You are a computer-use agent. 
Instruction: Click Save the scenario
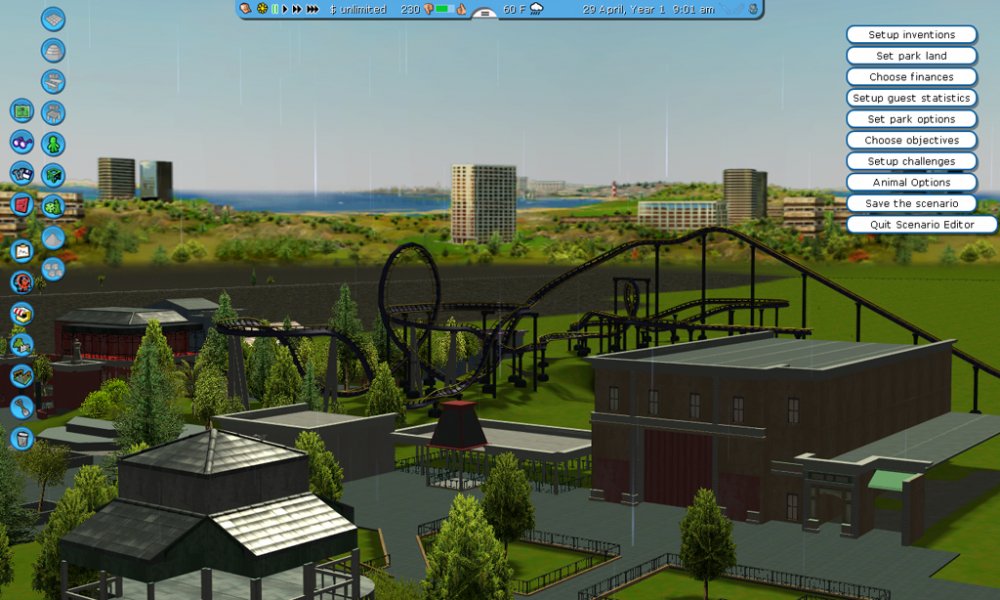(x=911, y=203)
